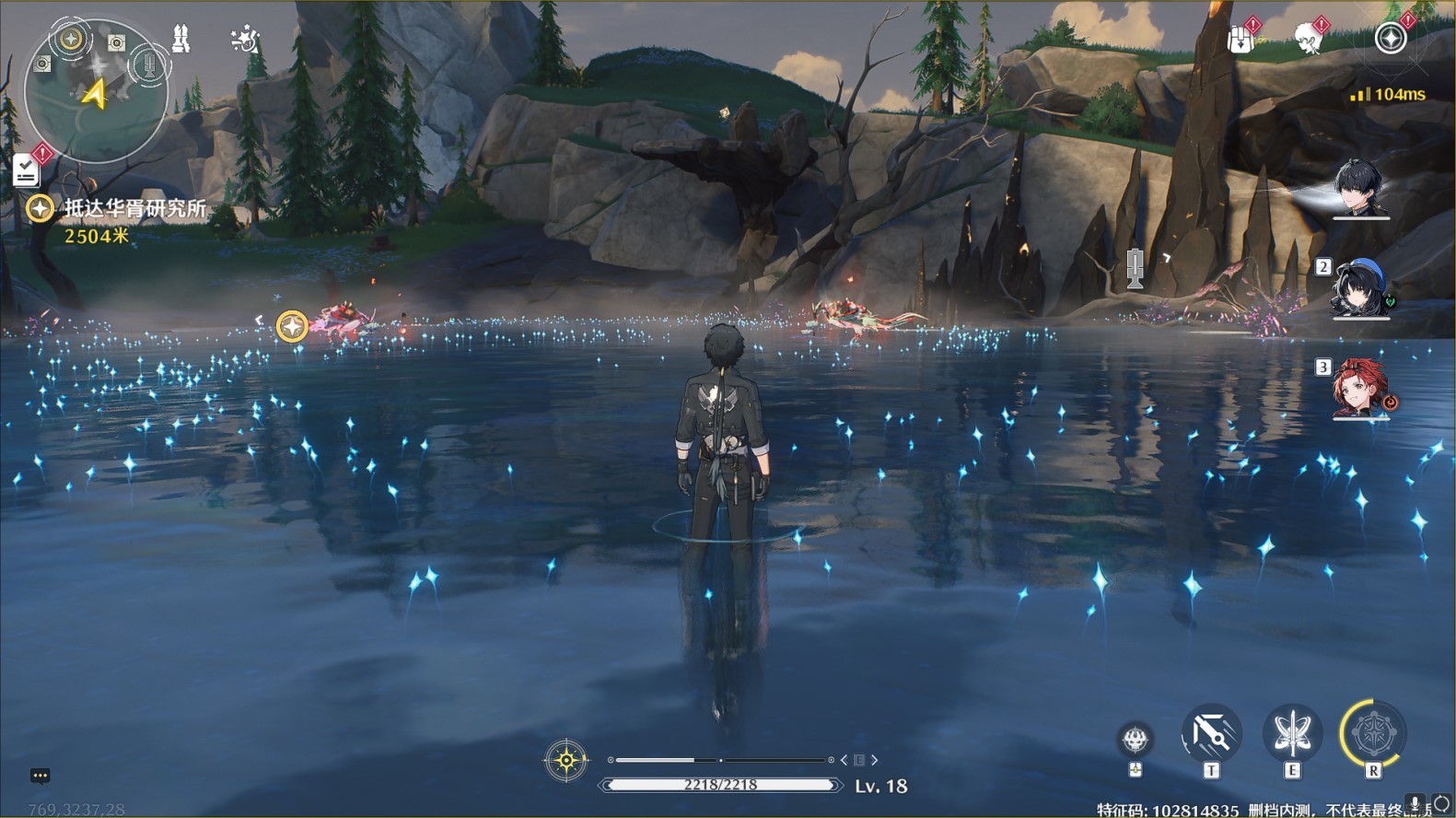
Task: Select the active black-haired character portrait
Action: point(1360,189)
